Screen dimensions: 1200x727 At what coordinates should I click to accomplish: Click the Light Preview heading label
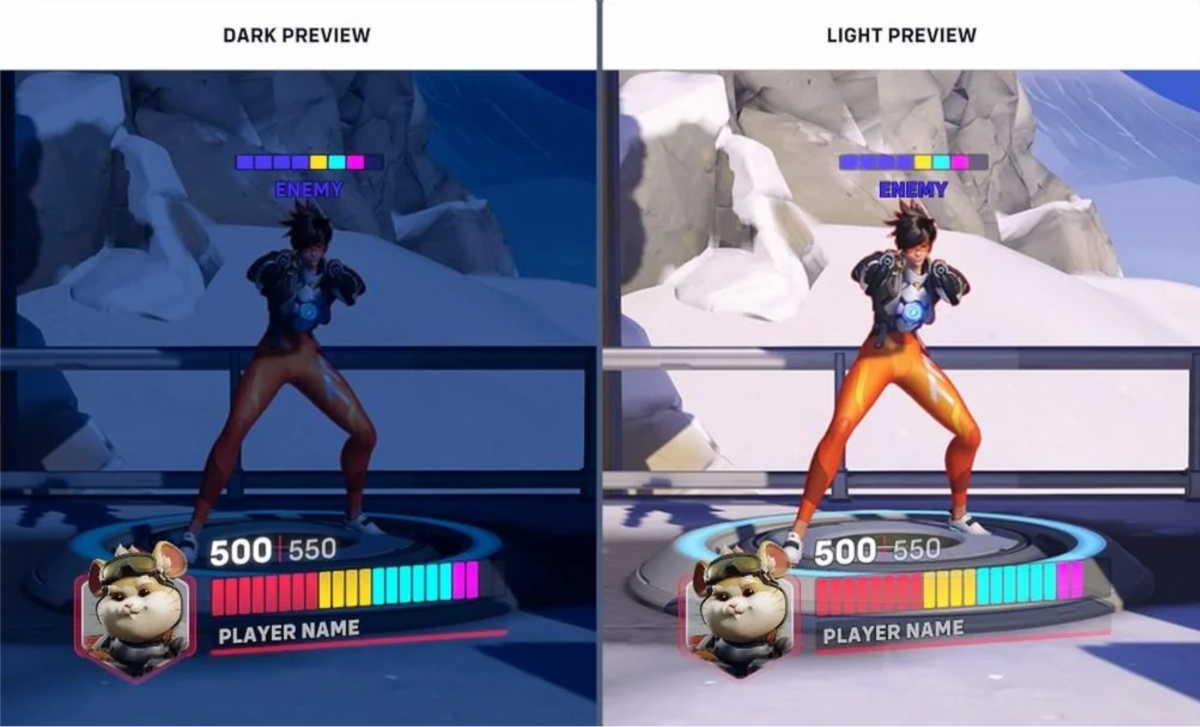(900, 35)
